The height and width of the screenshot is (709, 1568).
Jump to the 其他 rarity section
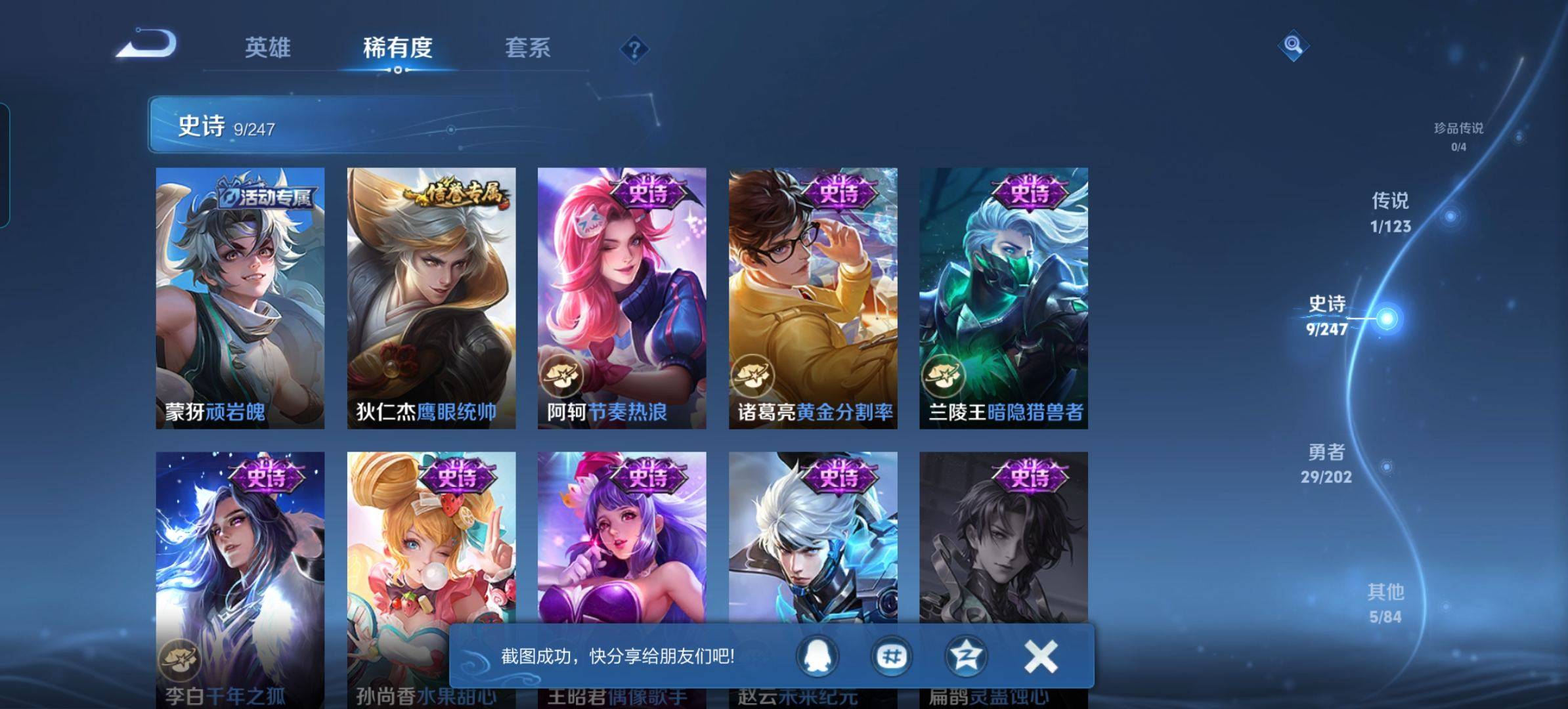point(1385,603)
